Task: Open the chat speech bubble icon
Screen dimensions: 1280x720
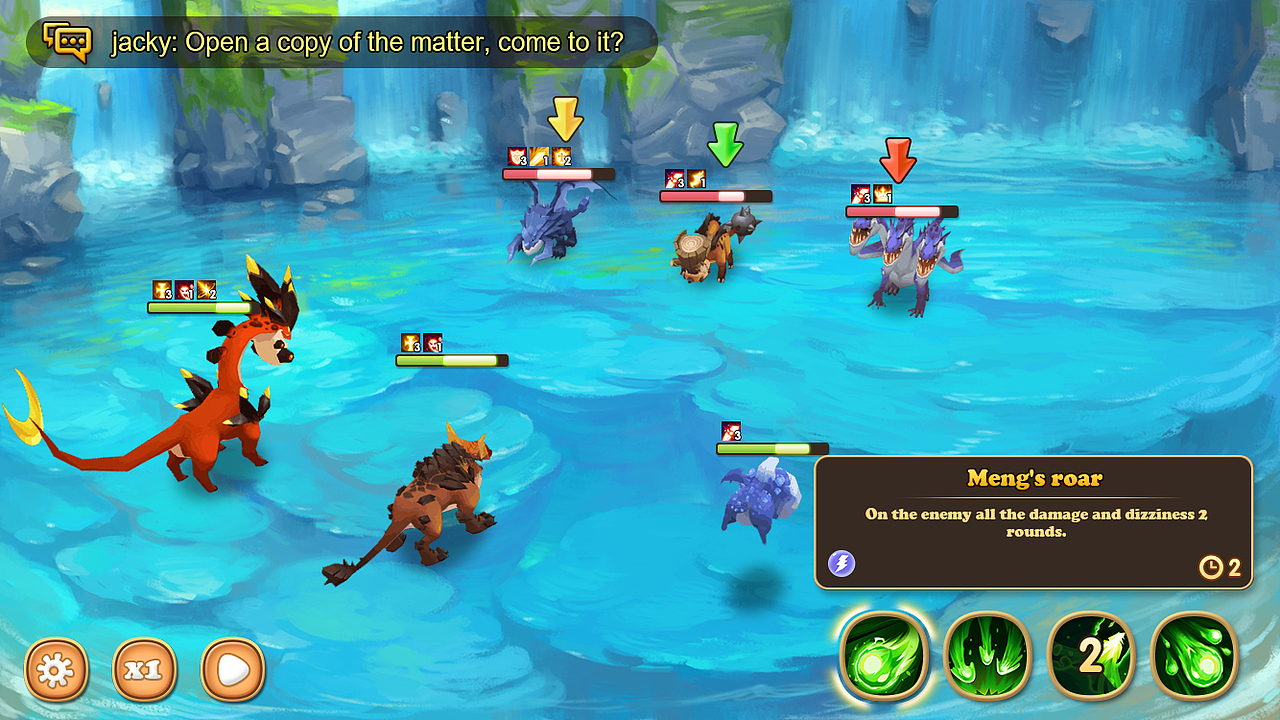Action: [67, 42]
